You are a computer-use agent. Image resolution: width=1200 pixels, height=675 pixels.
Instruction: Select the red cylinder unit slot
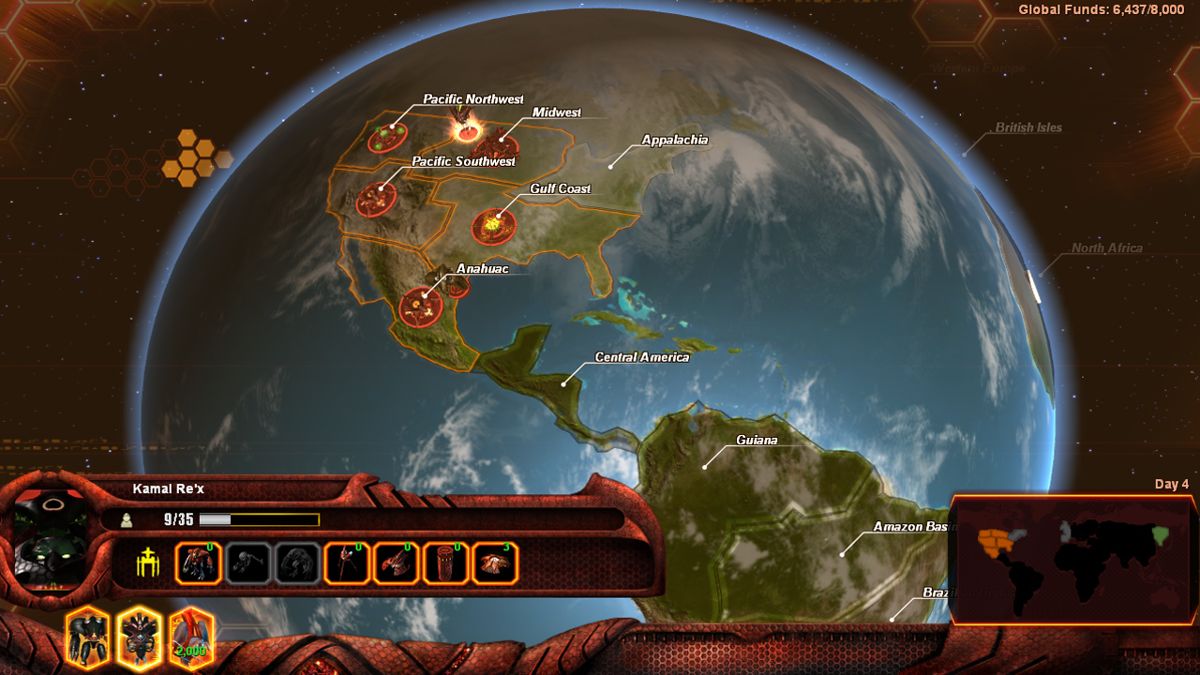click(444, 564)
